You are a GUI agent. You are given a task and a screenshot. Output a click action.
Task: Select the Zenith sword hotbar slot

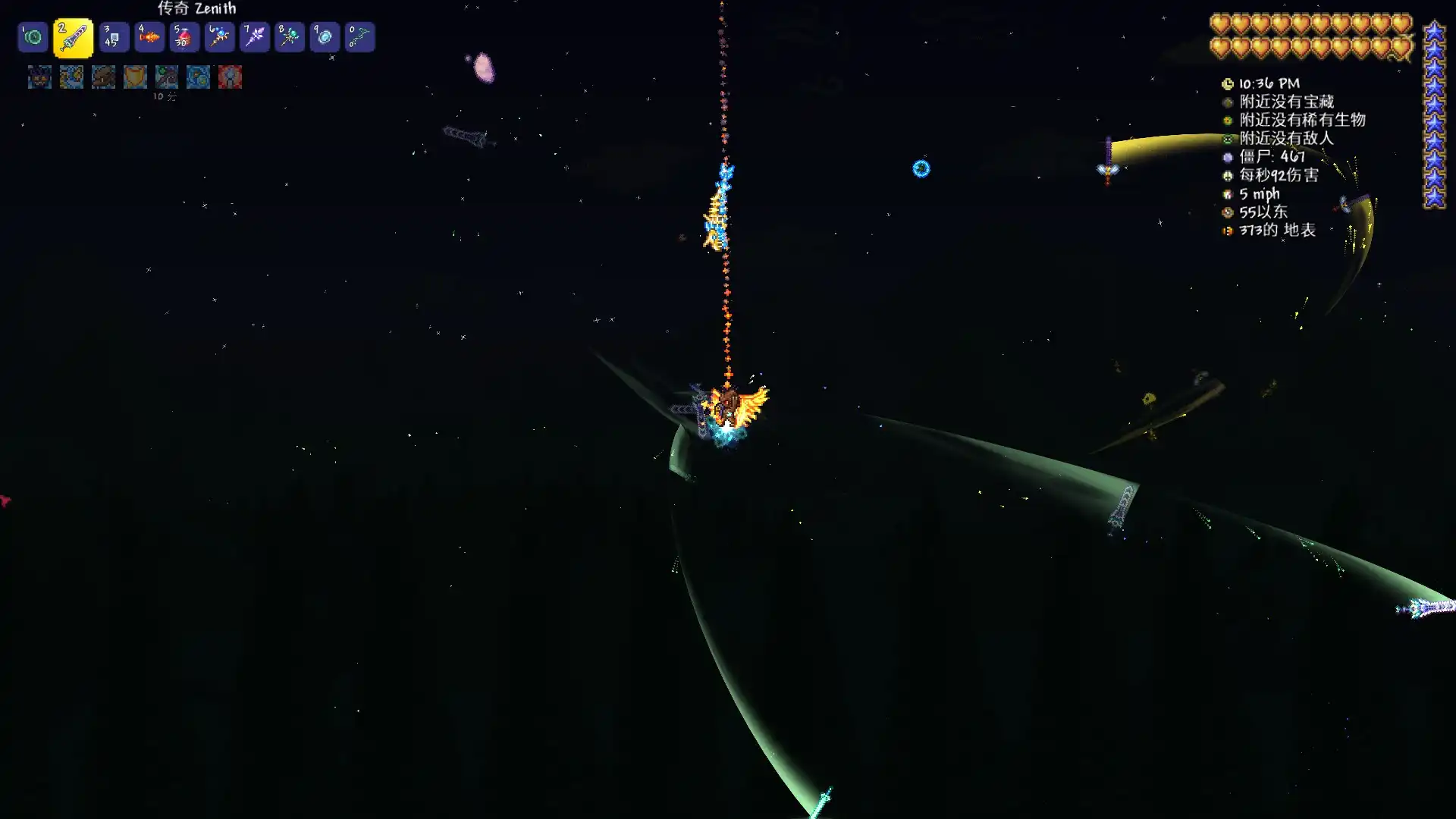coord(73,38)
